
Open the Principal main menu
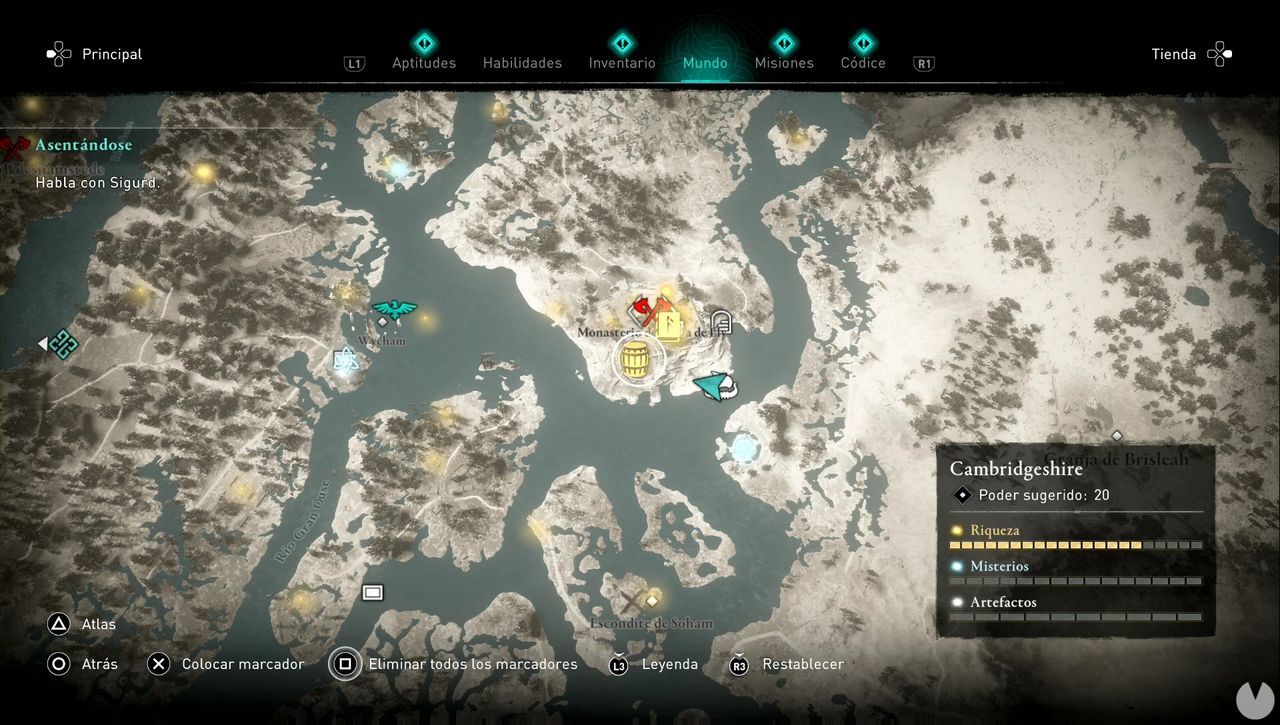pos(111,54)
